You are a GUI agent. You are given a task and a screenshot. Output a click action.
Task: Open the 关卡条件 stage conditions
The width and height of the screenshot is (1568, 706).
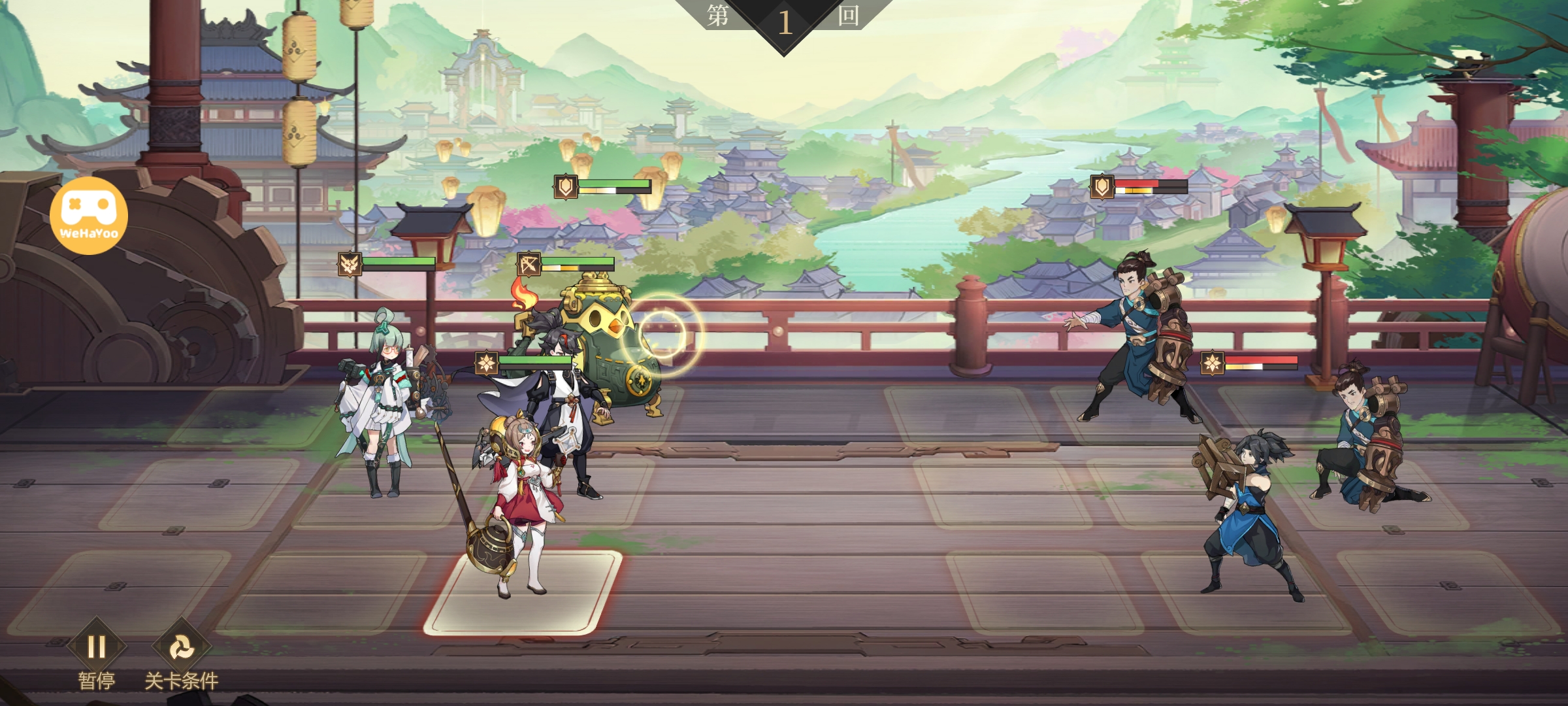181,648
